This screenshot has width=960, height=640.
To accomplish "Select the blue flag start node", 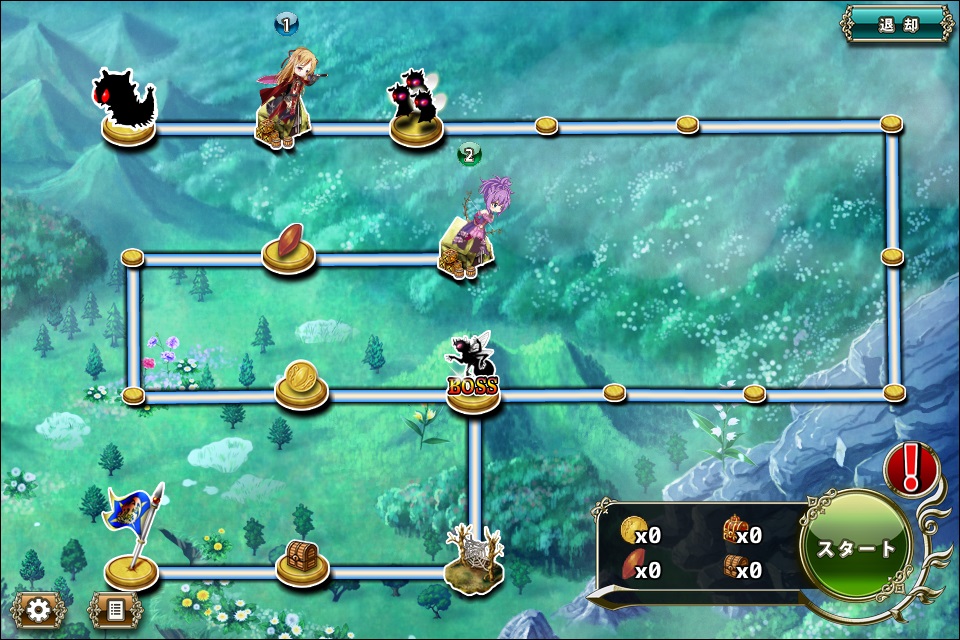I will [131, 535].
